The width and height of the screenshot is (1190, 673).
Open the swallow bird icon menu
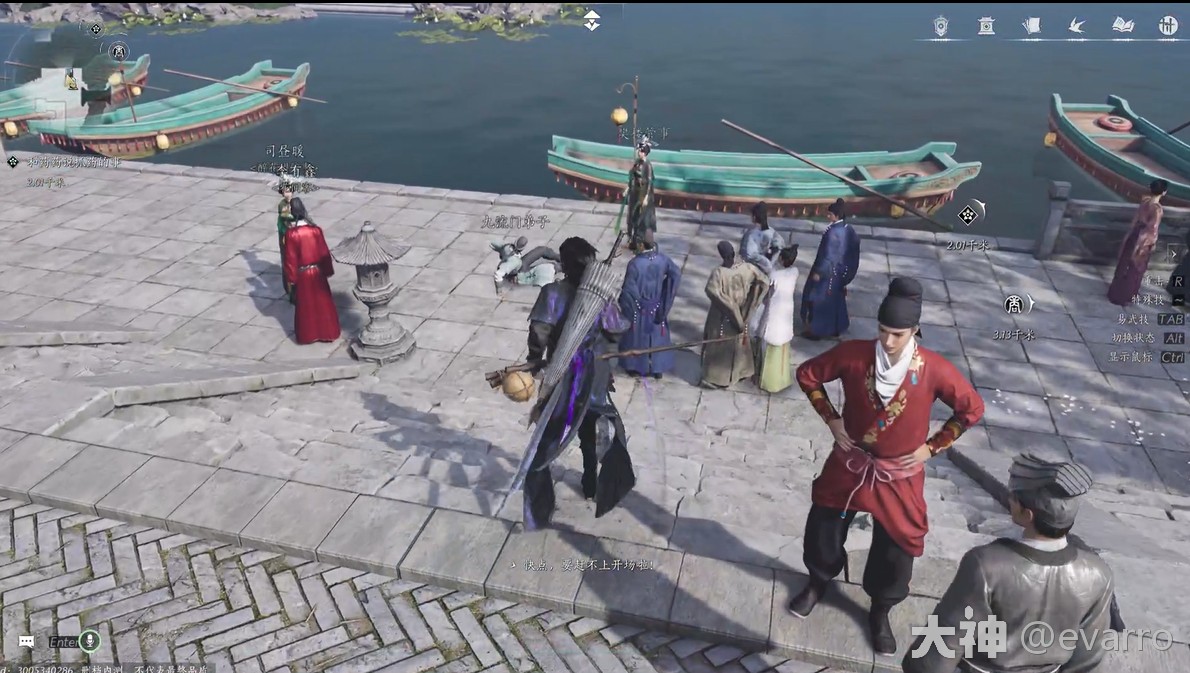[1077, 26]
